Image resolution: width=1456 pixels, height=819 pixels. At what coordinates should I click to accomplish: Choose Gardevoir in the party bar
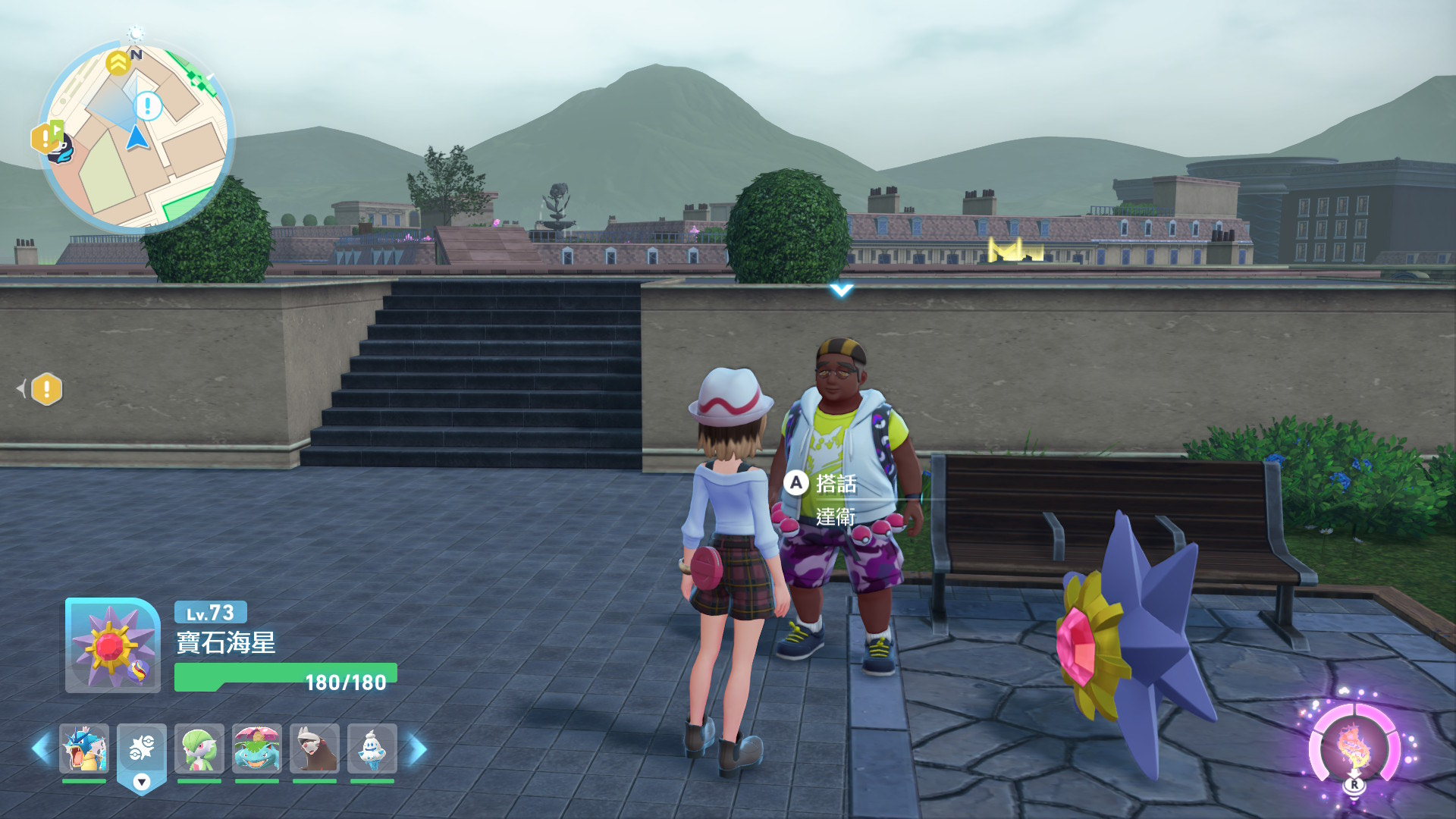point(199,748)
